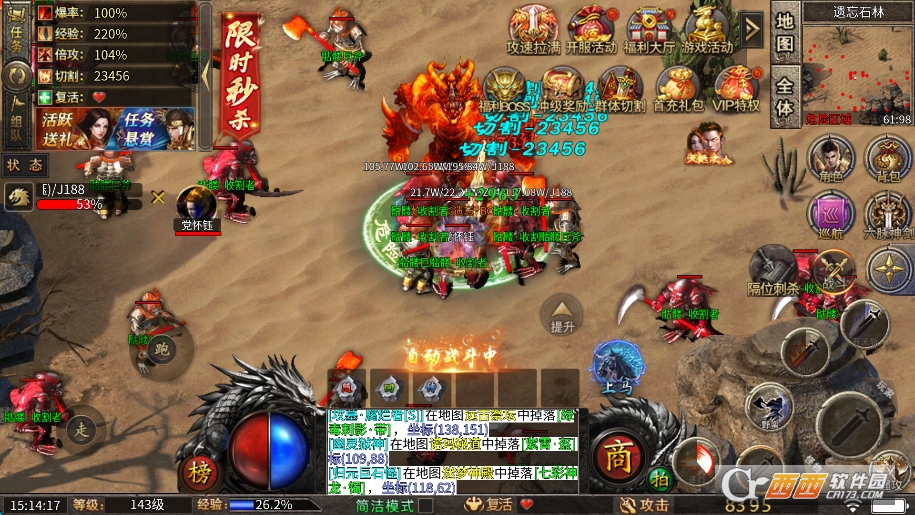Viewport: 915px width, 515px height.
Task: Open the 攻速拉满 attack speed icon
Action: [532, 28]
